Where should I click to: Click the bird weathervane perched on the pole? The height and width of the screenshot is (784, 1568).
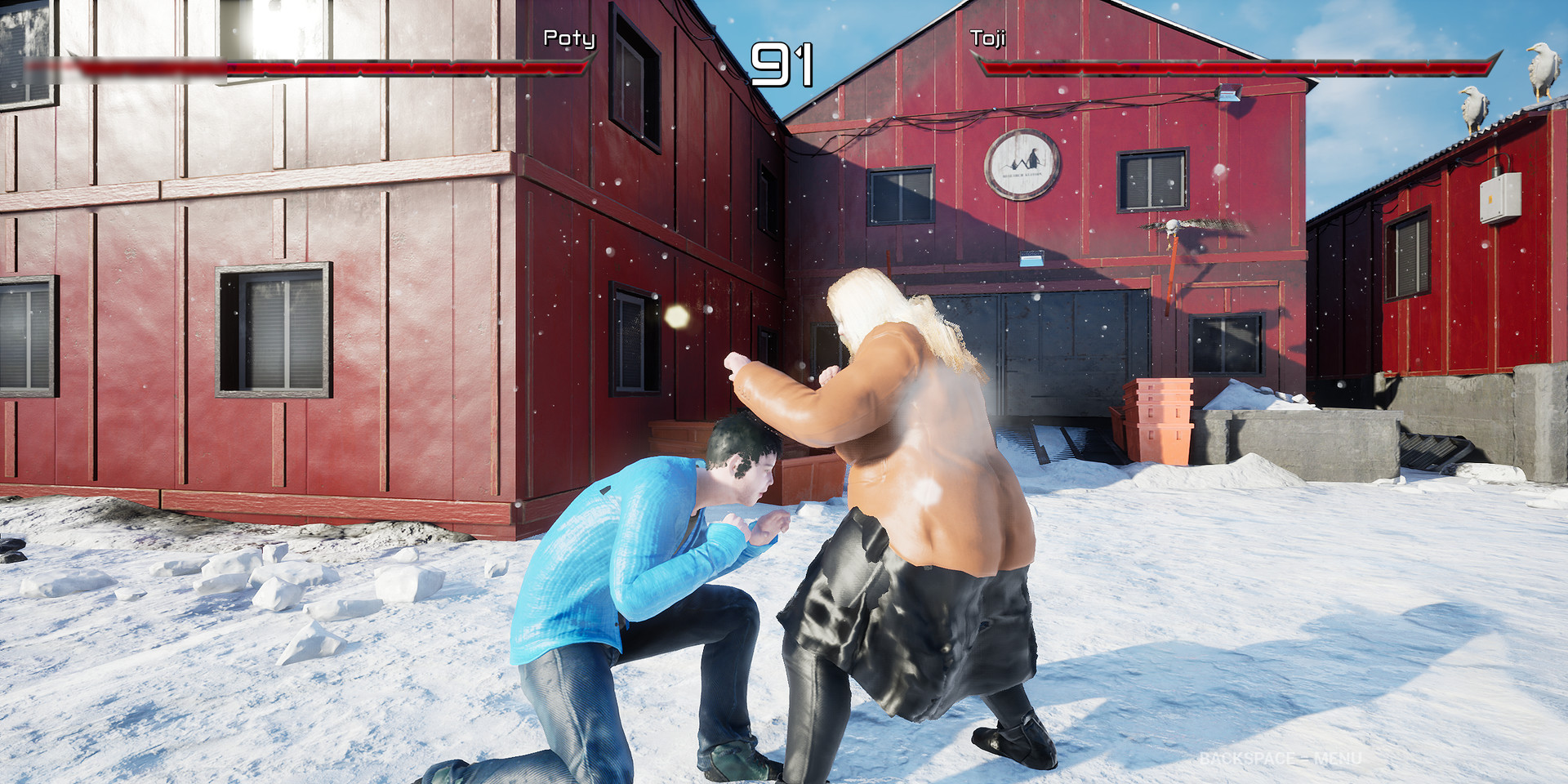click(1174, 225)
